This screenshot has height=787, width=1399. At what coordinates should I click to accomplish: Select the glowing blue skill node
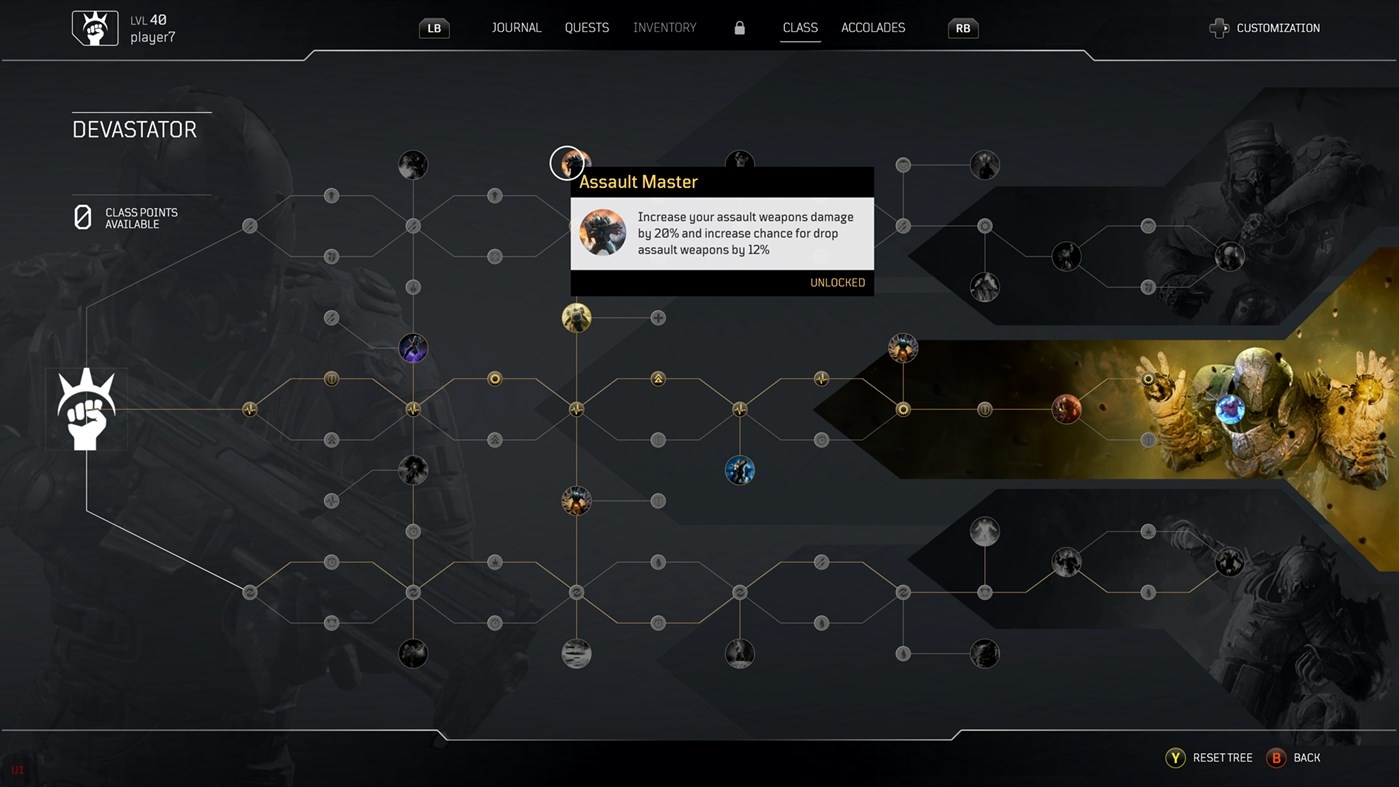pos(740,470)
